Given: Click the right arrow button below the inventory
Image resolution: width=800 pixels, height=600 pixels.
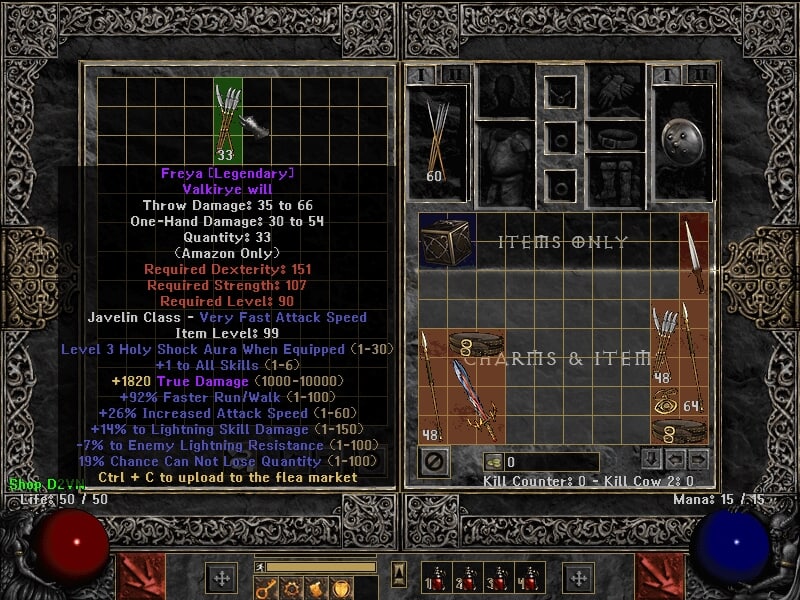Looking at the screenshot, I should (x=698, y=460).
